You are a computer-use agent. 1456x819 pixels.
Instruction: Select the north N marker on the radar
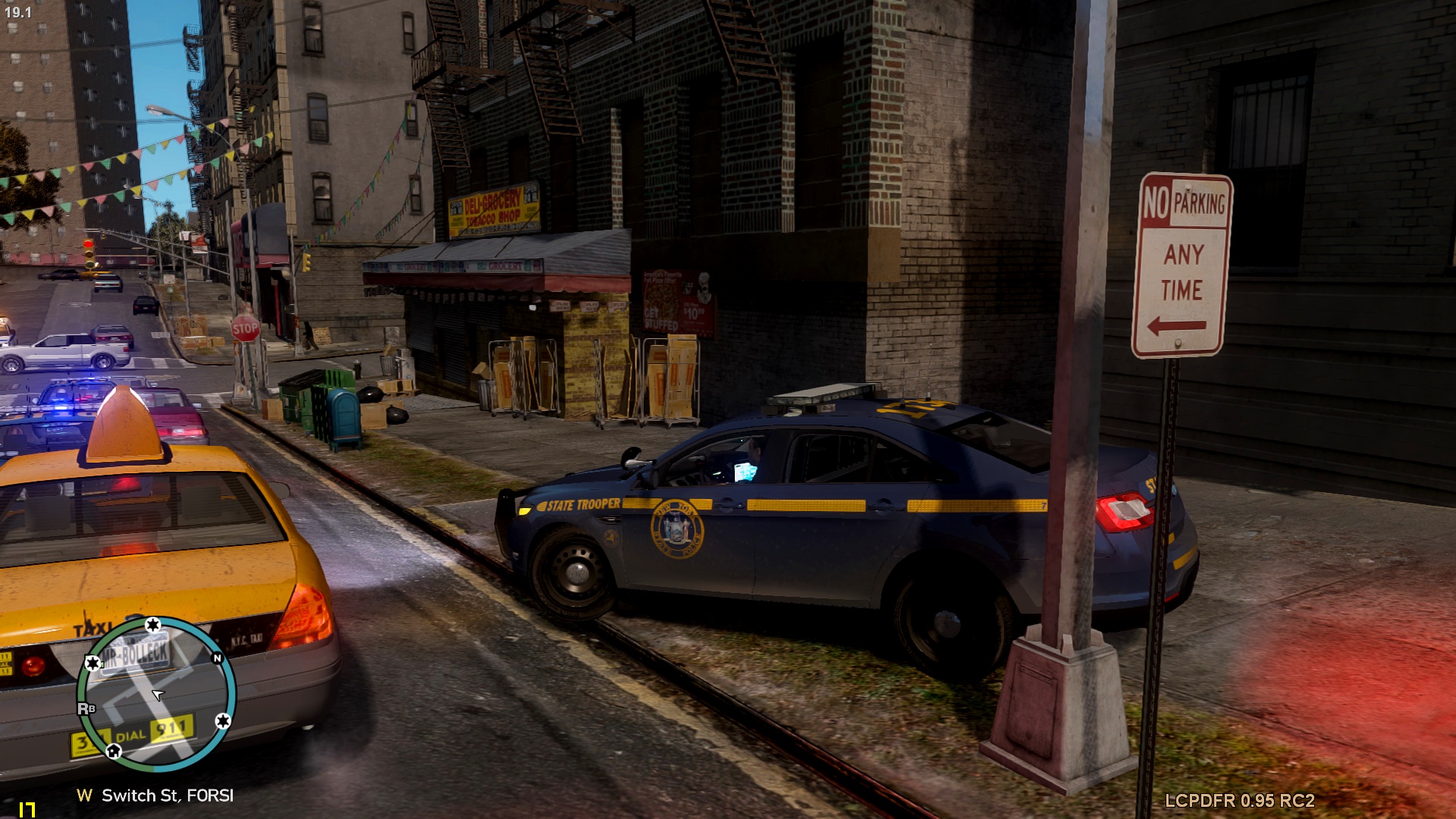pyautogui.click(x=218, y=658)
